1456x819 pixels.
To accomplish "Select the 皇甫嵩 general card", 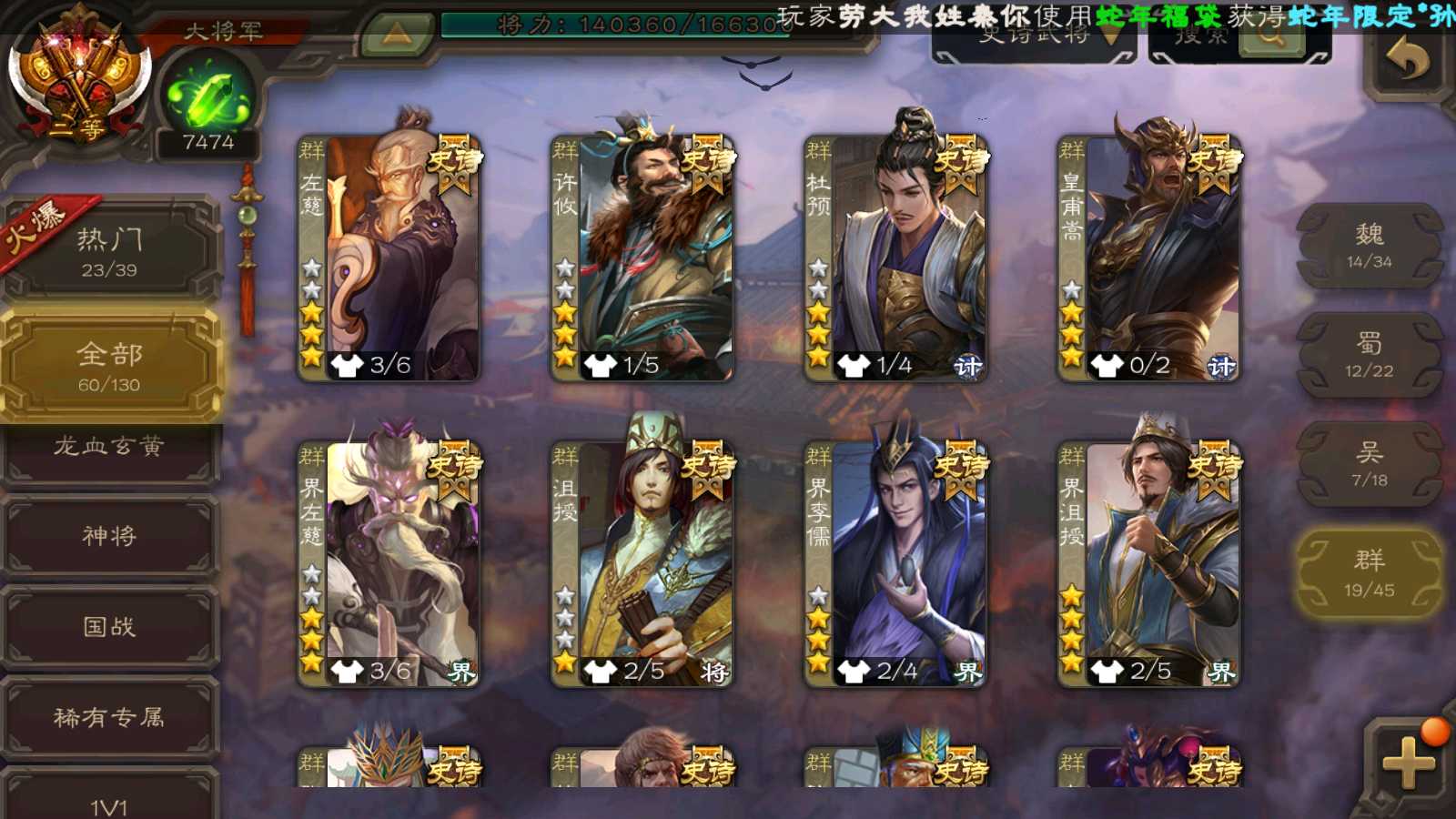I will (1148, 257).
